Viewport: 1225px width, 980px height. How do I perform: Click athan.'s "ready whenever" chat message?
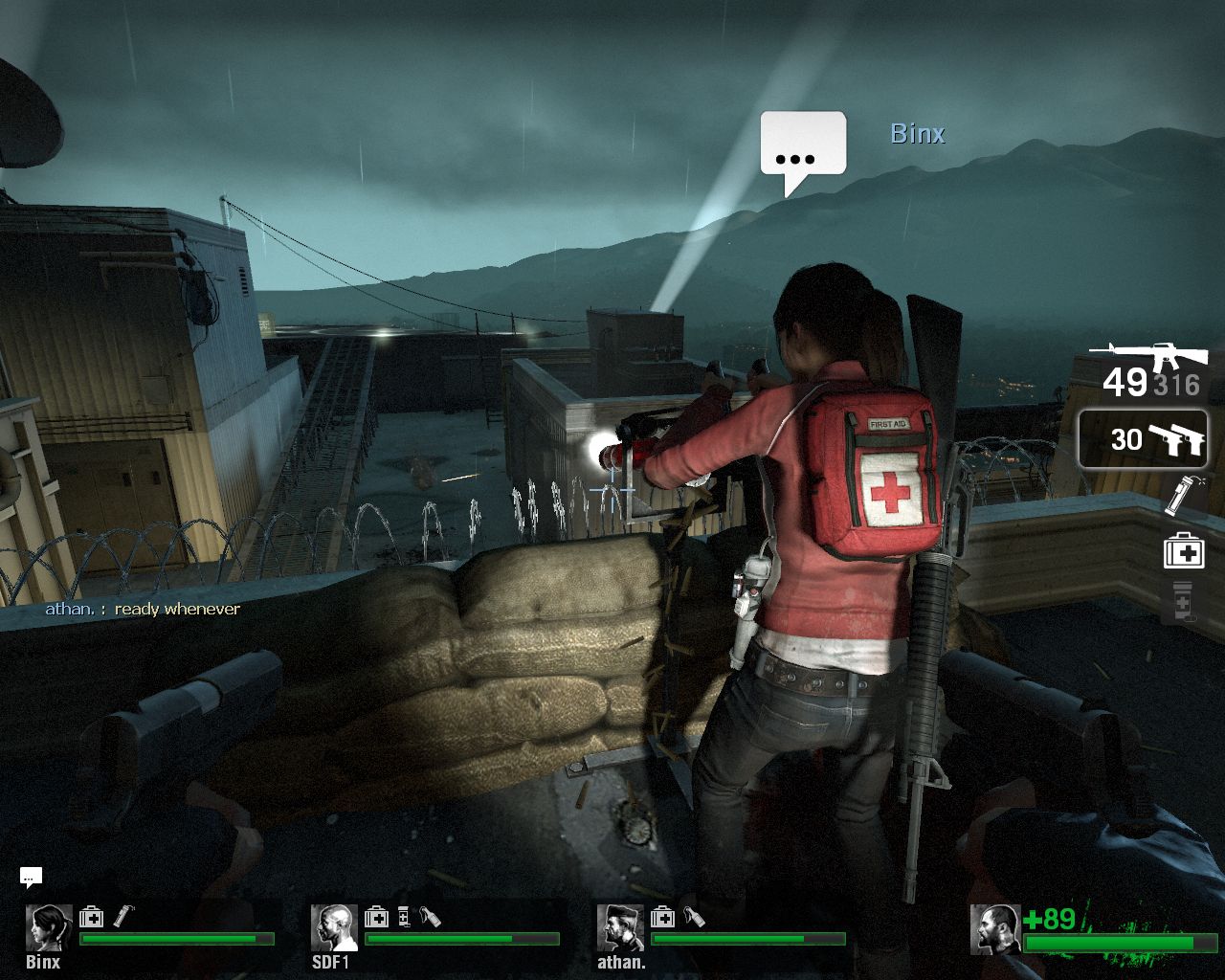144,609
